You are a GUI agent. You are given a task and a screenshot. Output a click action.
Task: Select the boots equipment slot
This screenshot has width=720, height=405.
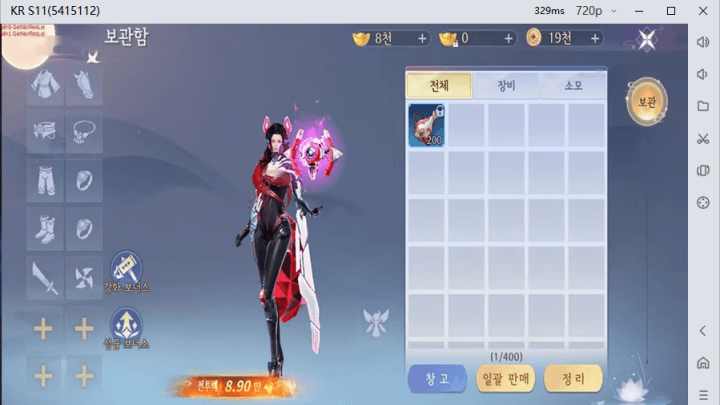coord(45,228)
